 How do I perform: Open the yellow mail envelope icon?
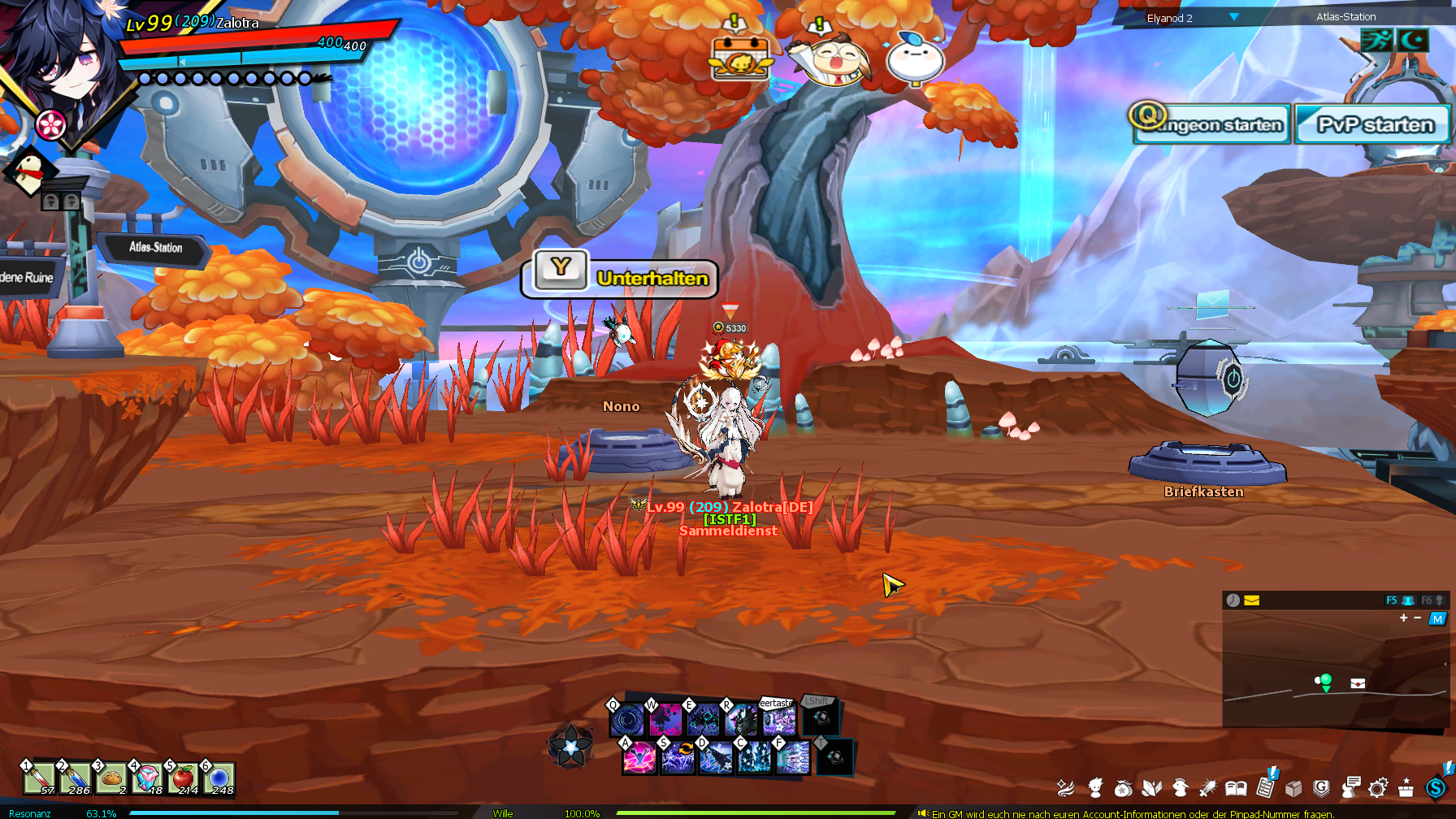point(1251,600)
